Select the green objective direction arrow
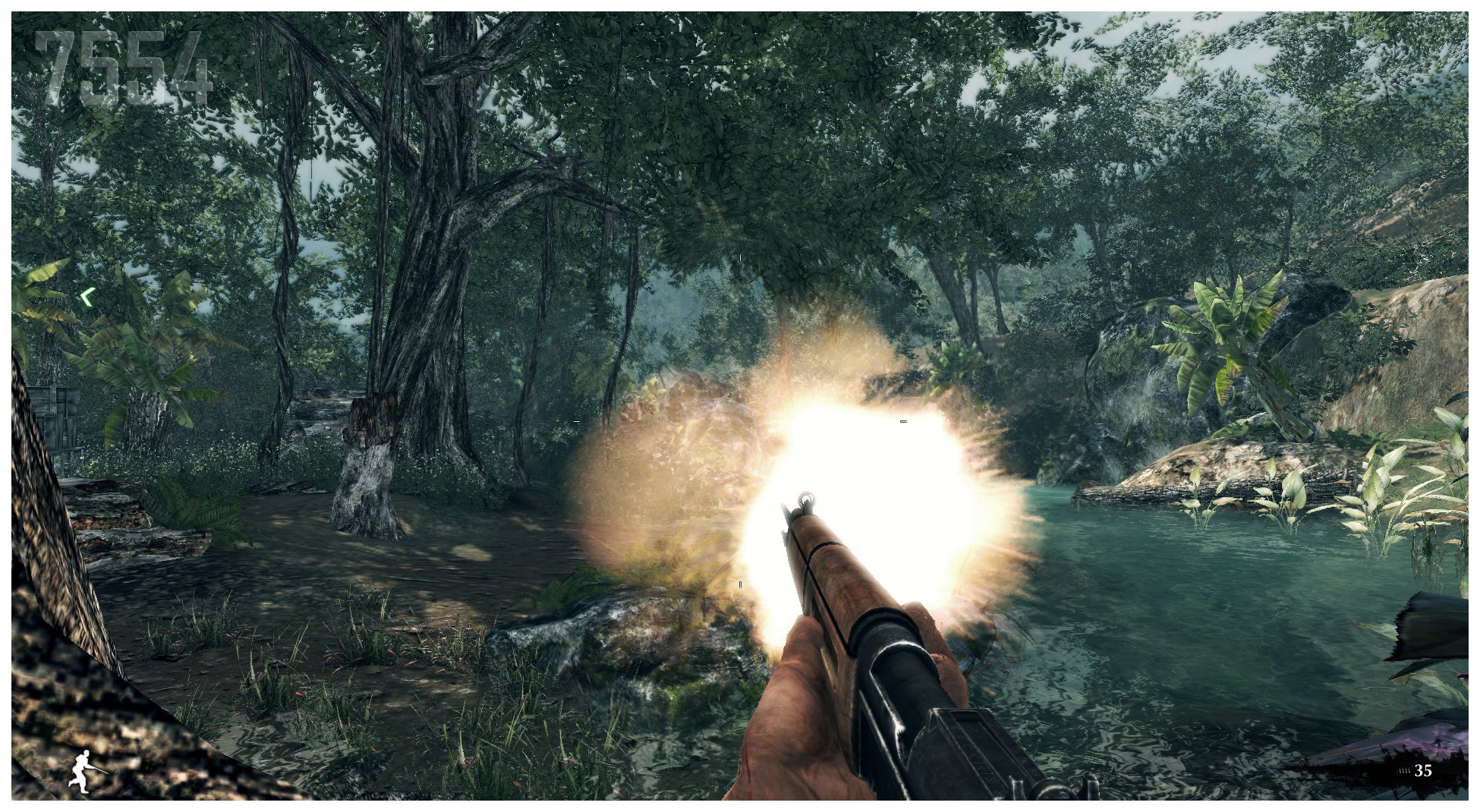Screen dimensions: 1480x812 (87, 297)
